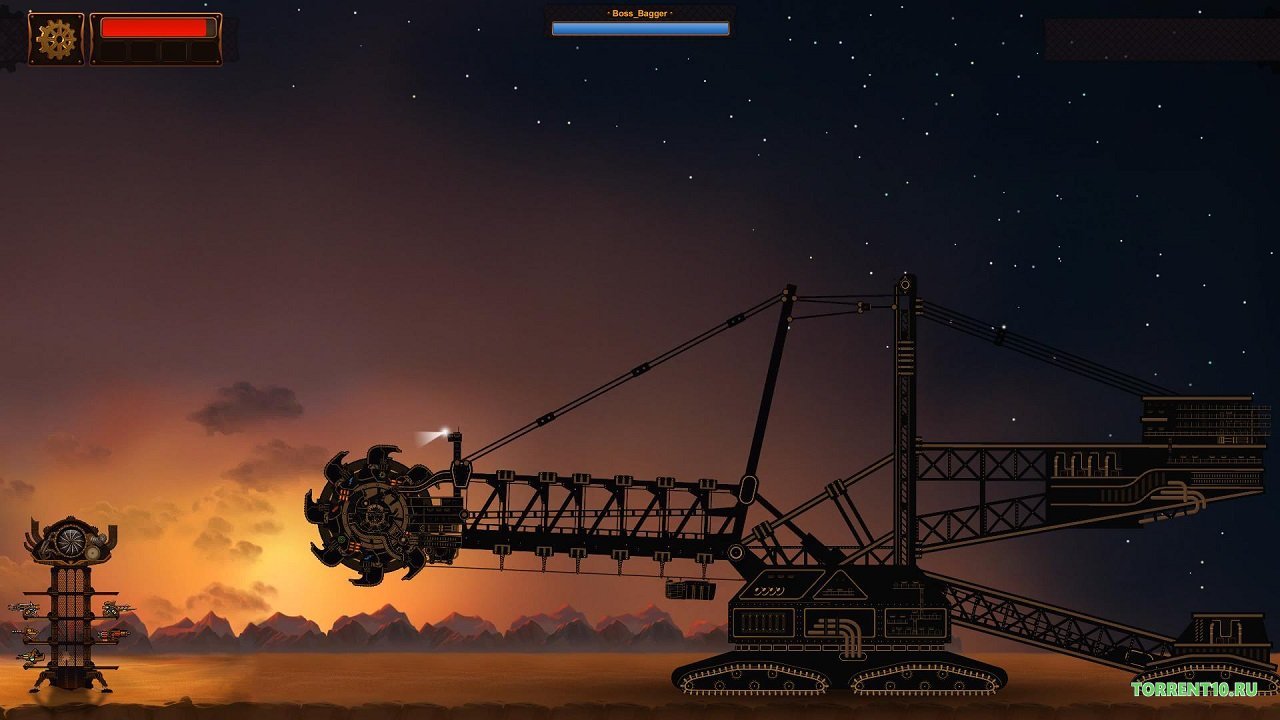Click the blue boss health progress bar
1280x720 pixels.
(x=638, y=29)
